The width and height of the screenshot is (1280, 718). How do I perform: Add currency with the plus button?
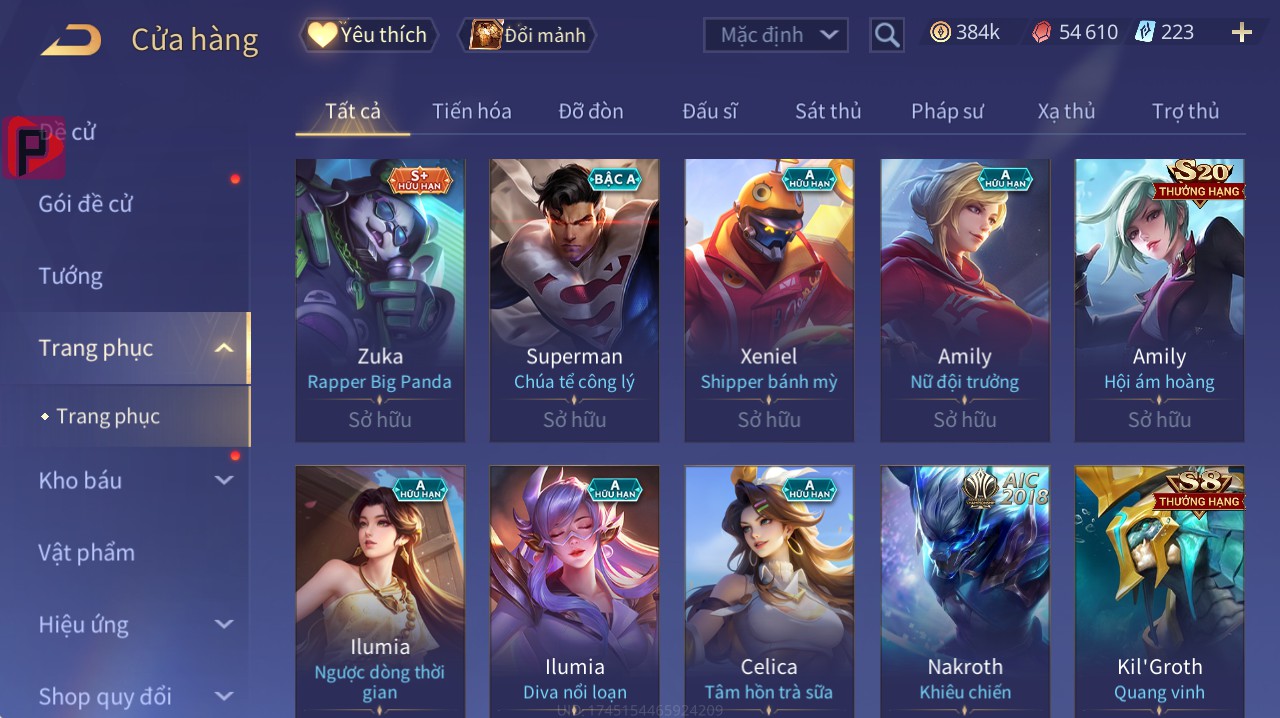pyautogui.click(x=1241, y=33)
